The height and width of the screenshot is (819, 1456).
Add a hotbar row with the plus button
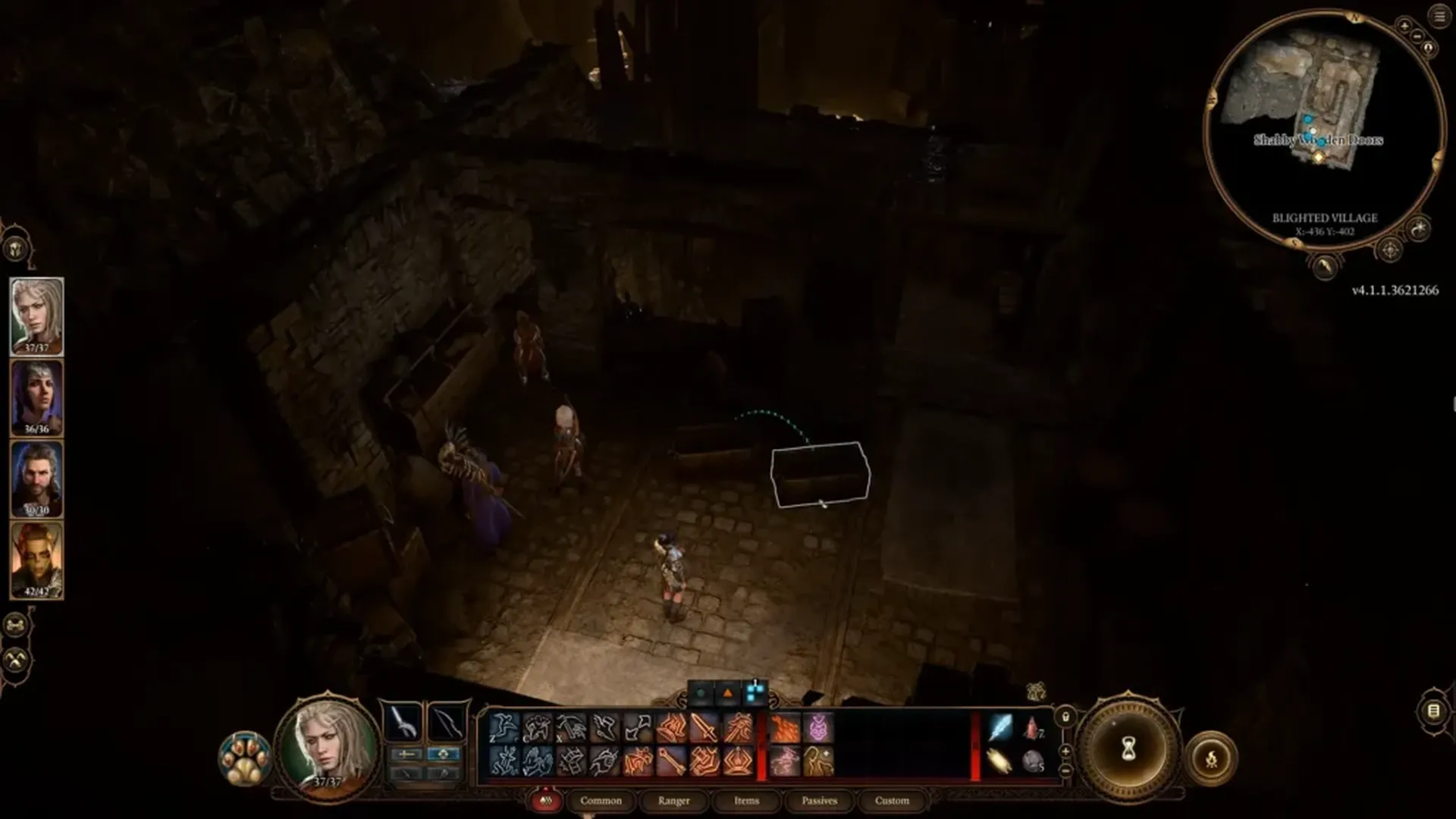(x=1065, y=751)
